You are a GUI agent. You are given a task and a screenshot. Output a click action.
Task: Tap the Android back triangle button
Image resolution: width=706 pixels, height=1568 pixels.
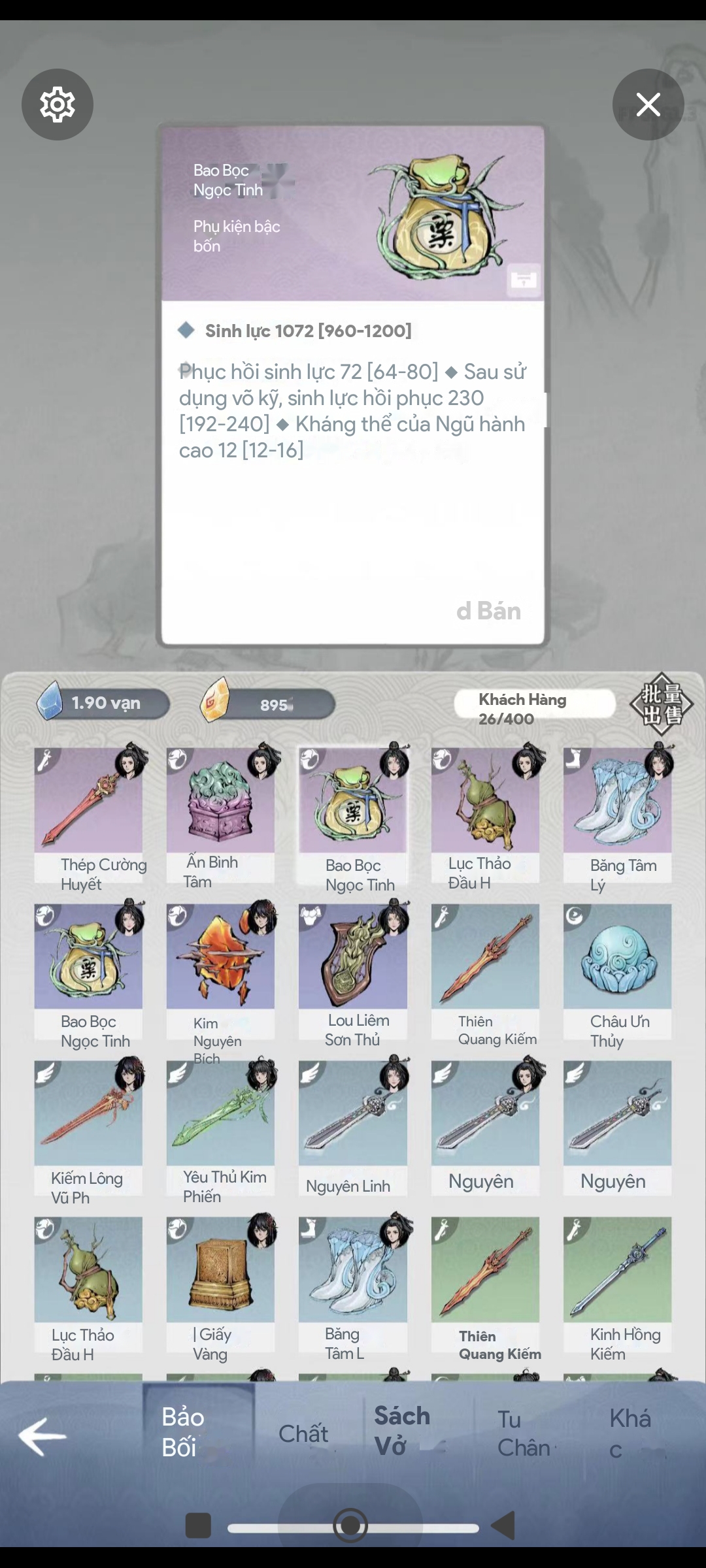click(x=503, y=1526)
